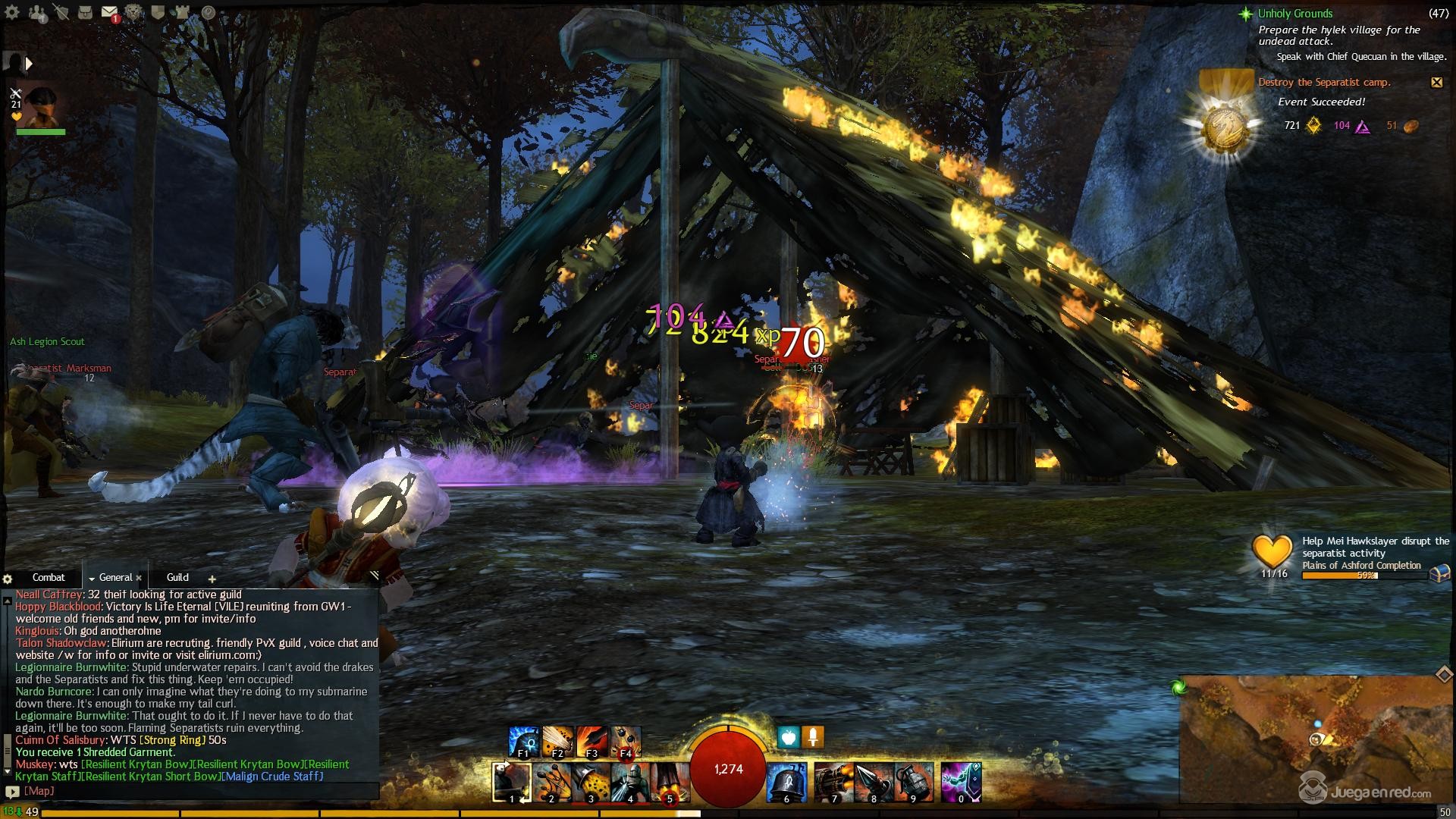The image size is (1456, 819).
Task: Switch to the Combat chat tab
Action: tap(49, 577)
